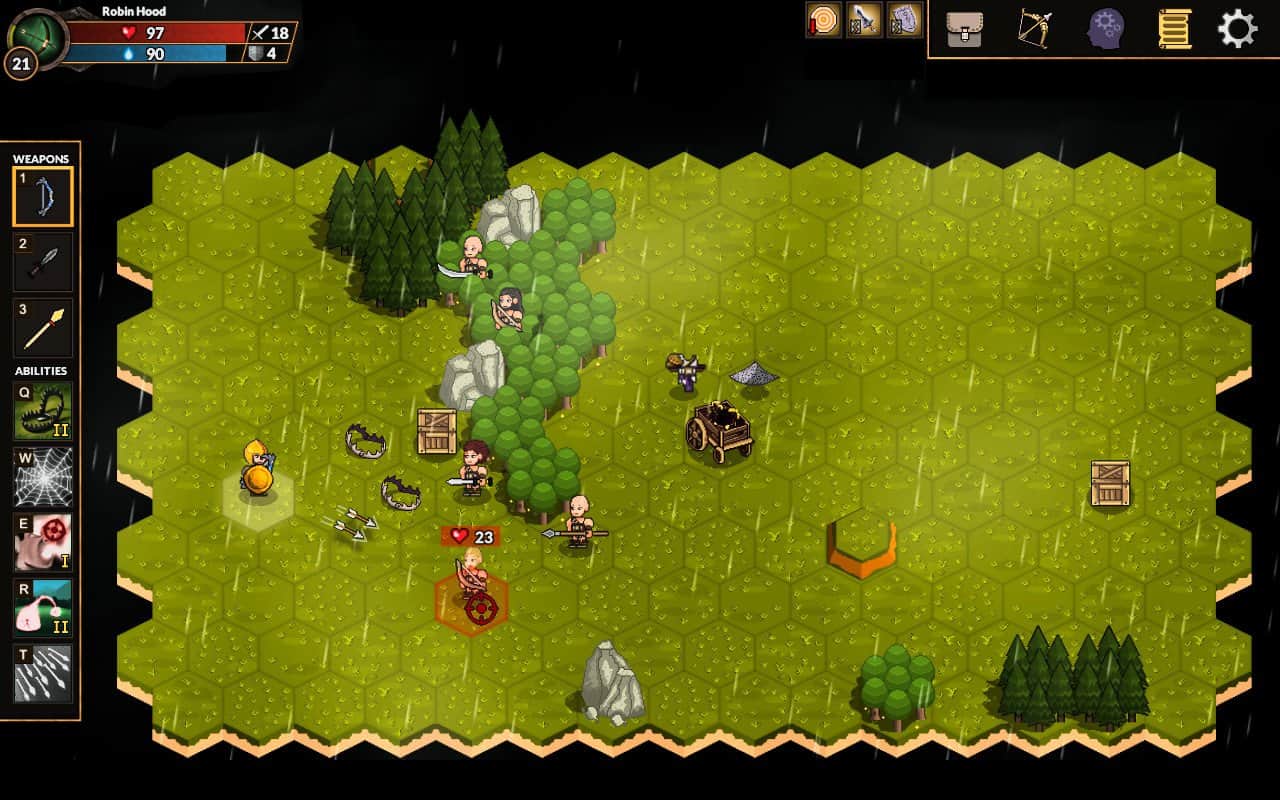Equip the dagger weapon
This screenshot has height=800, width=1280.
pyautogui.click(x=43, y=262)
